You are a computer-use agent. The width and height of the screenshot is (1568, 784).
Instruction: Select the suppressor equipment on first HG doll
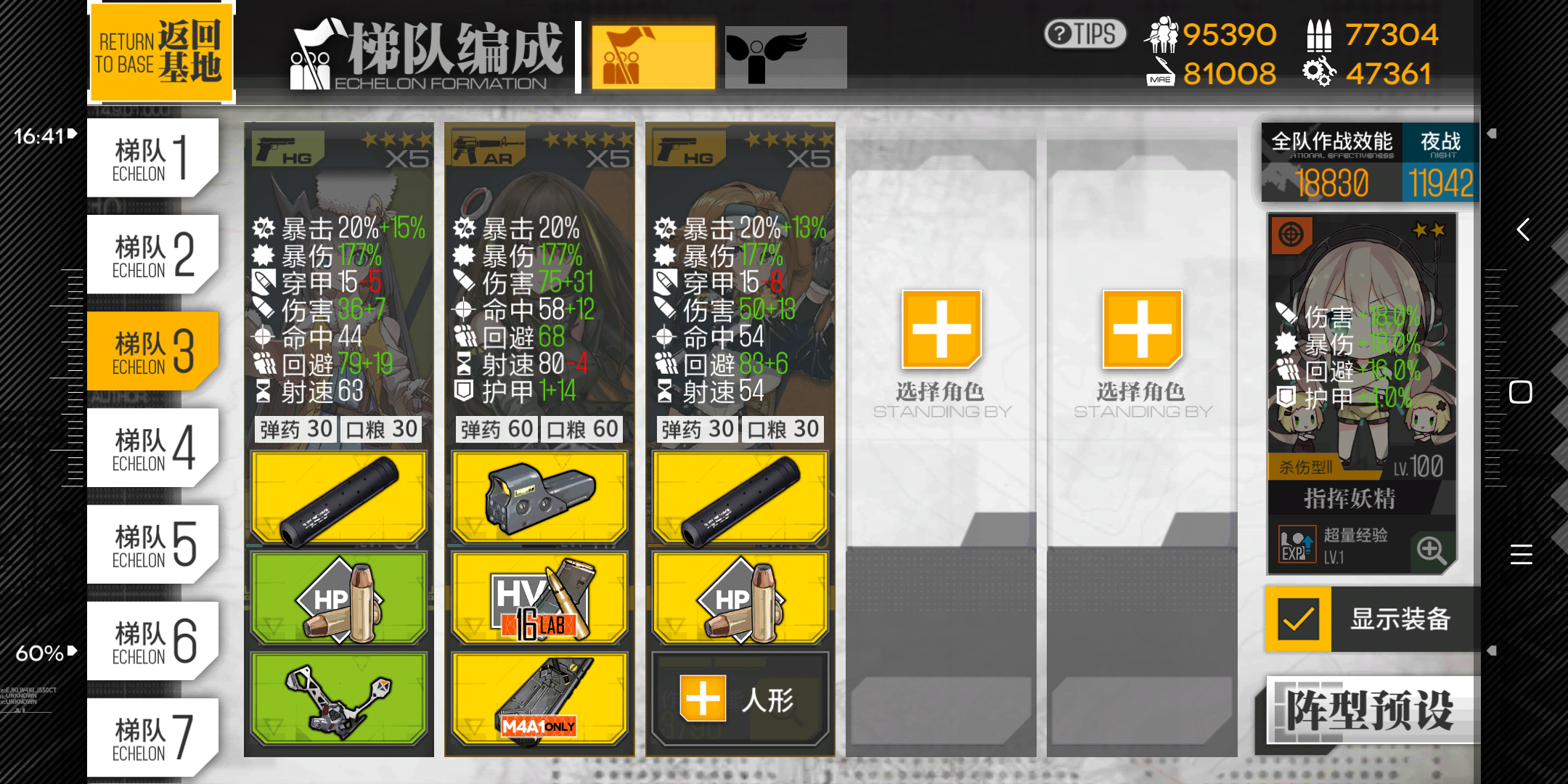(338, 496)
